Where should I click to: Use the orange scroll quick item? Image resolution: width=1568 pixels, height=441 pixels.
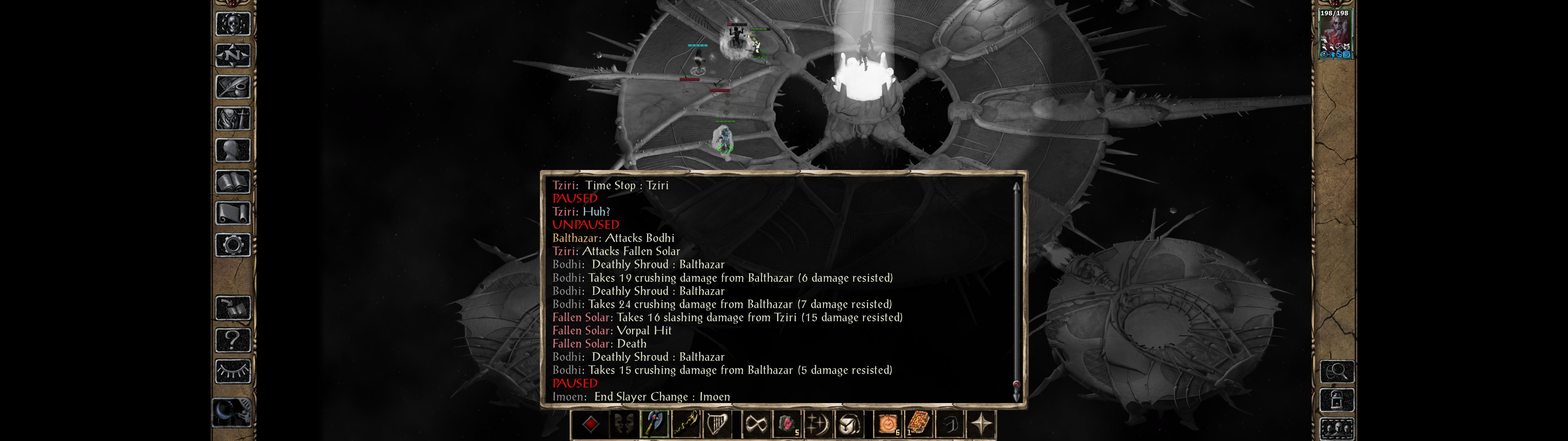pos(888,423)
